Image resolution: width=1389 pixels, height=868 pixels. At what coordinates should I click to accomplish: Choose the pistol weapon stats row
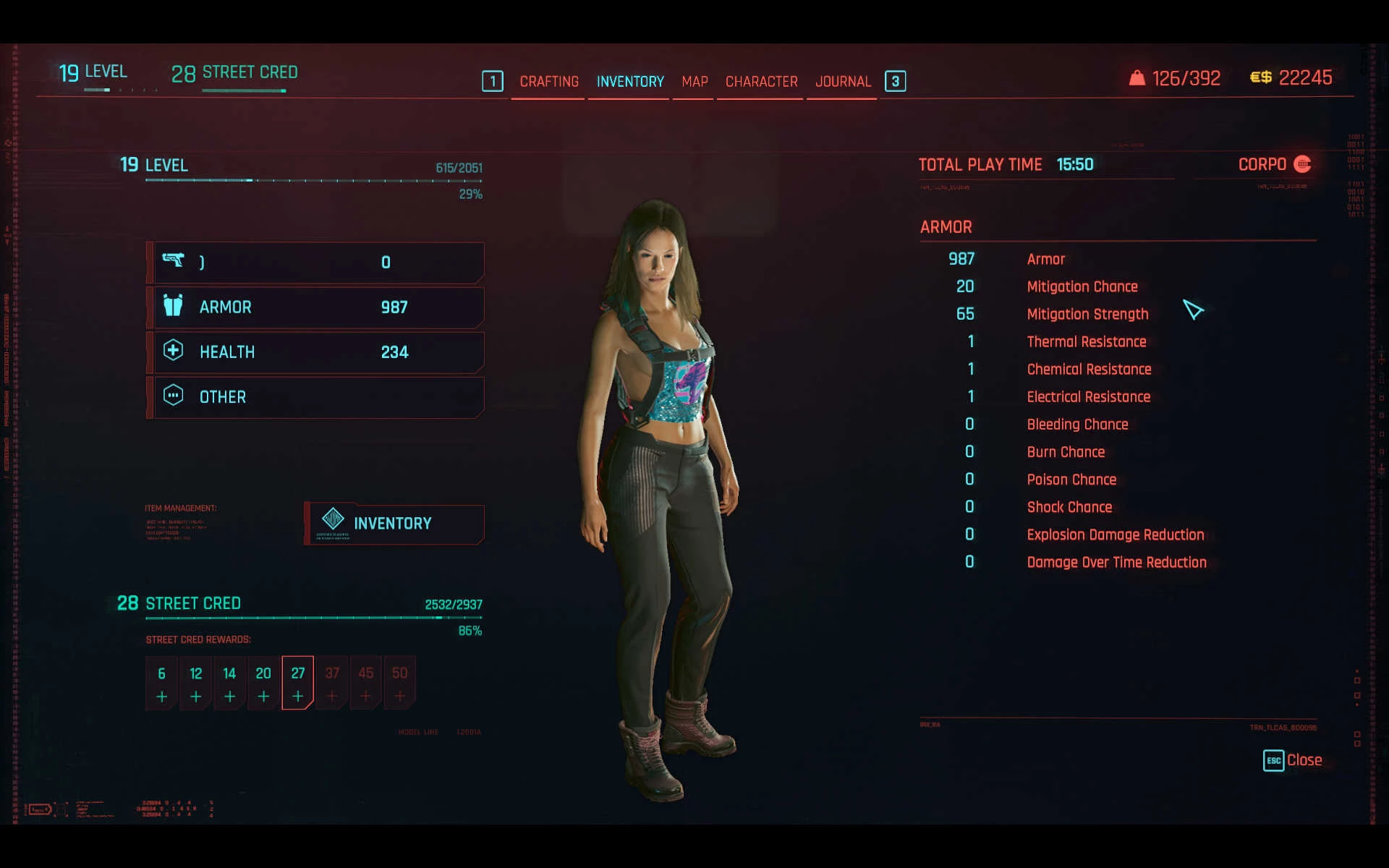[317, 263]
